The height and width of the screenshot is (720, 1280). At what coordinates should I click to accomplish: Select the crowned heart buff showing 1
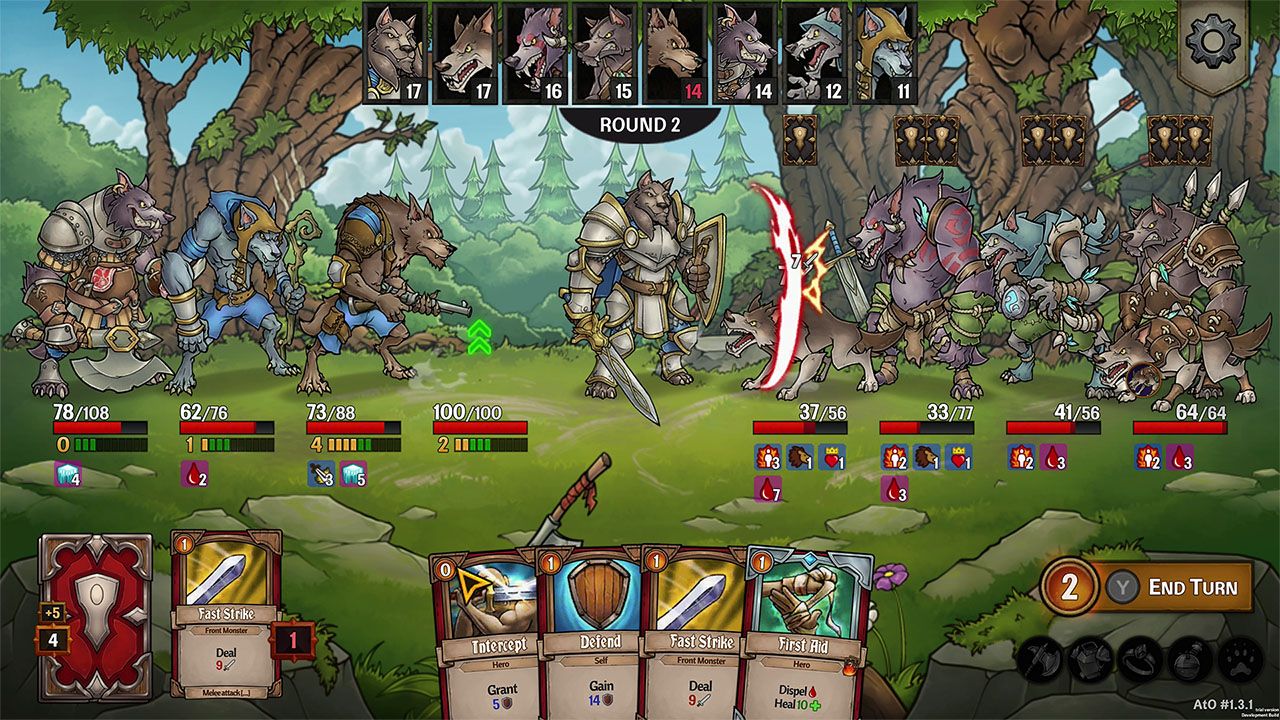[x=831, y=460]
